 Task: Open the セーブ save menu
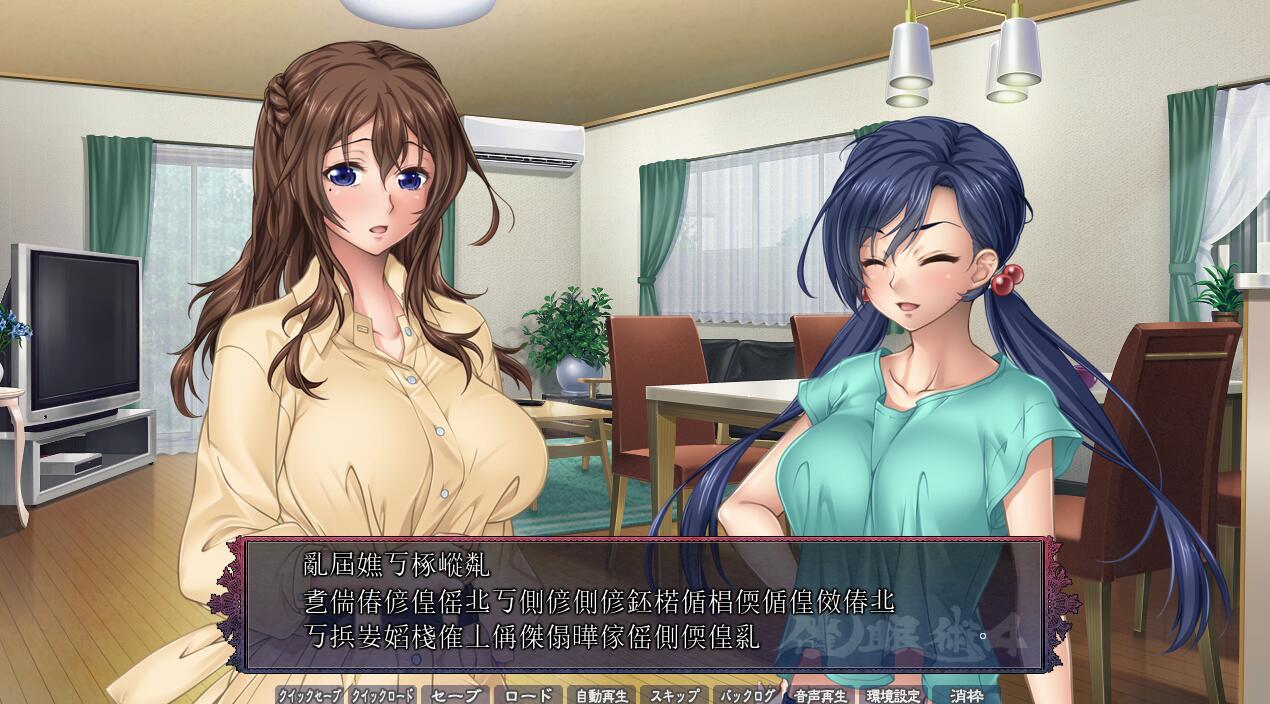point(455,695)
